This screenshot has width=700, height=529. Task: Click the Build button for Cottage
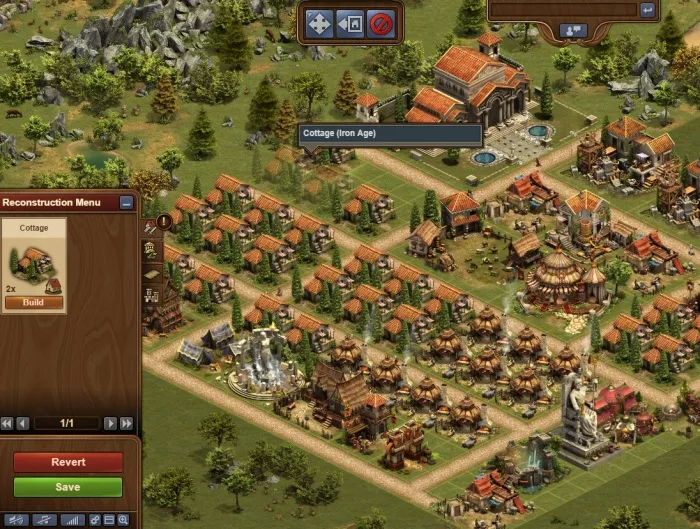34,303
